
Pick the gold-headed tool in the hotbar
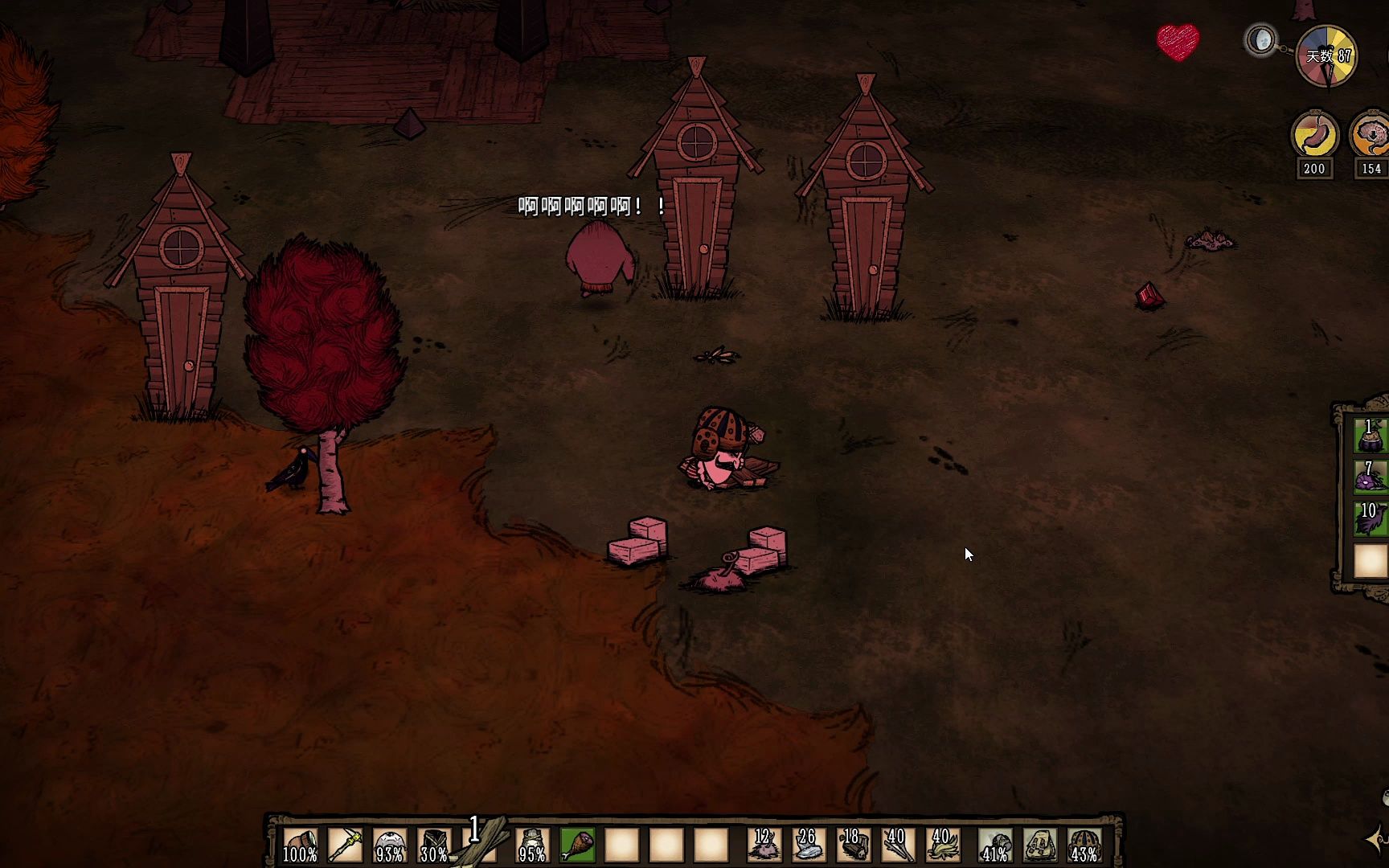[x=345, y=845]
